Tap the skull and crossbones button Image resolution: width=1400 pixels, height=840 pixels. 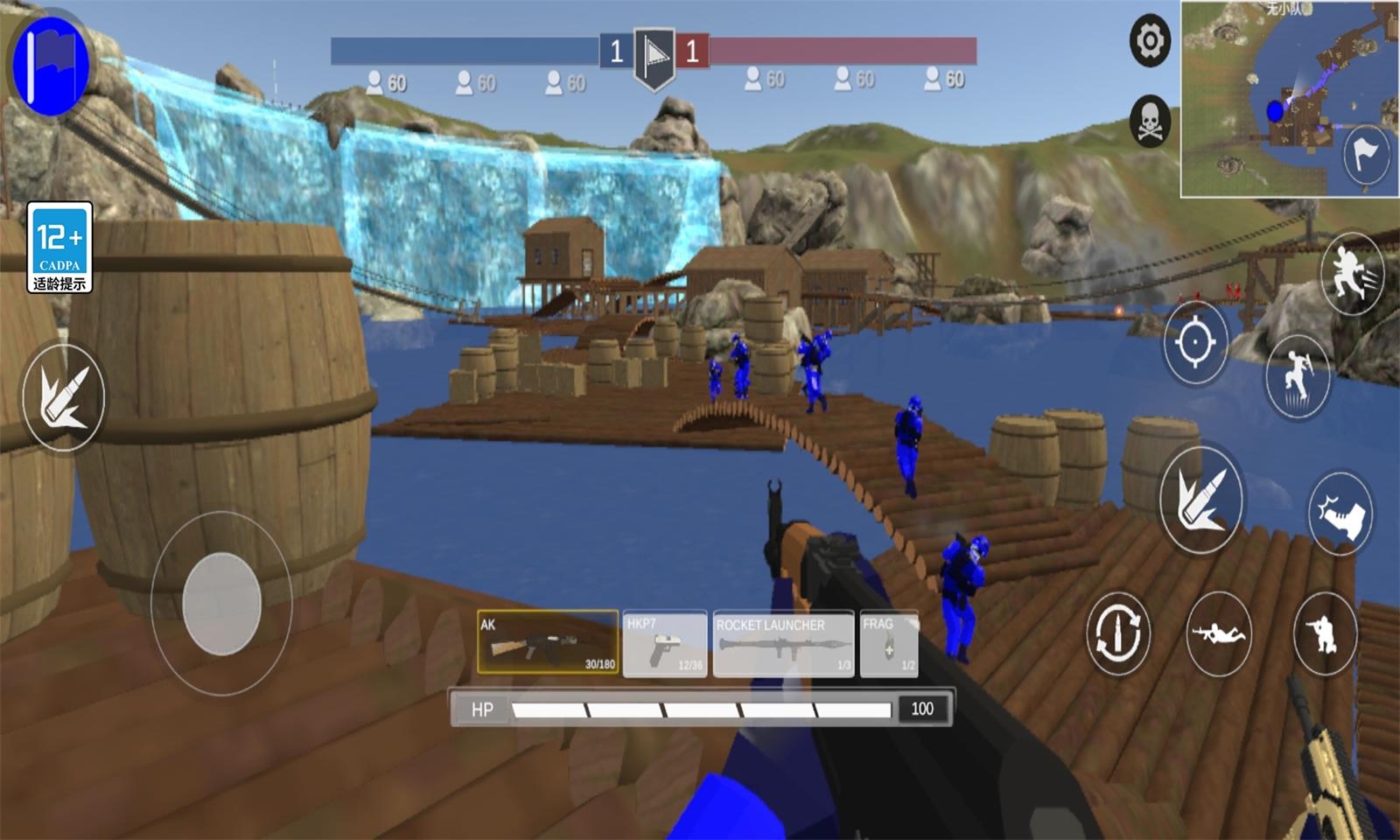point(1150,121)
